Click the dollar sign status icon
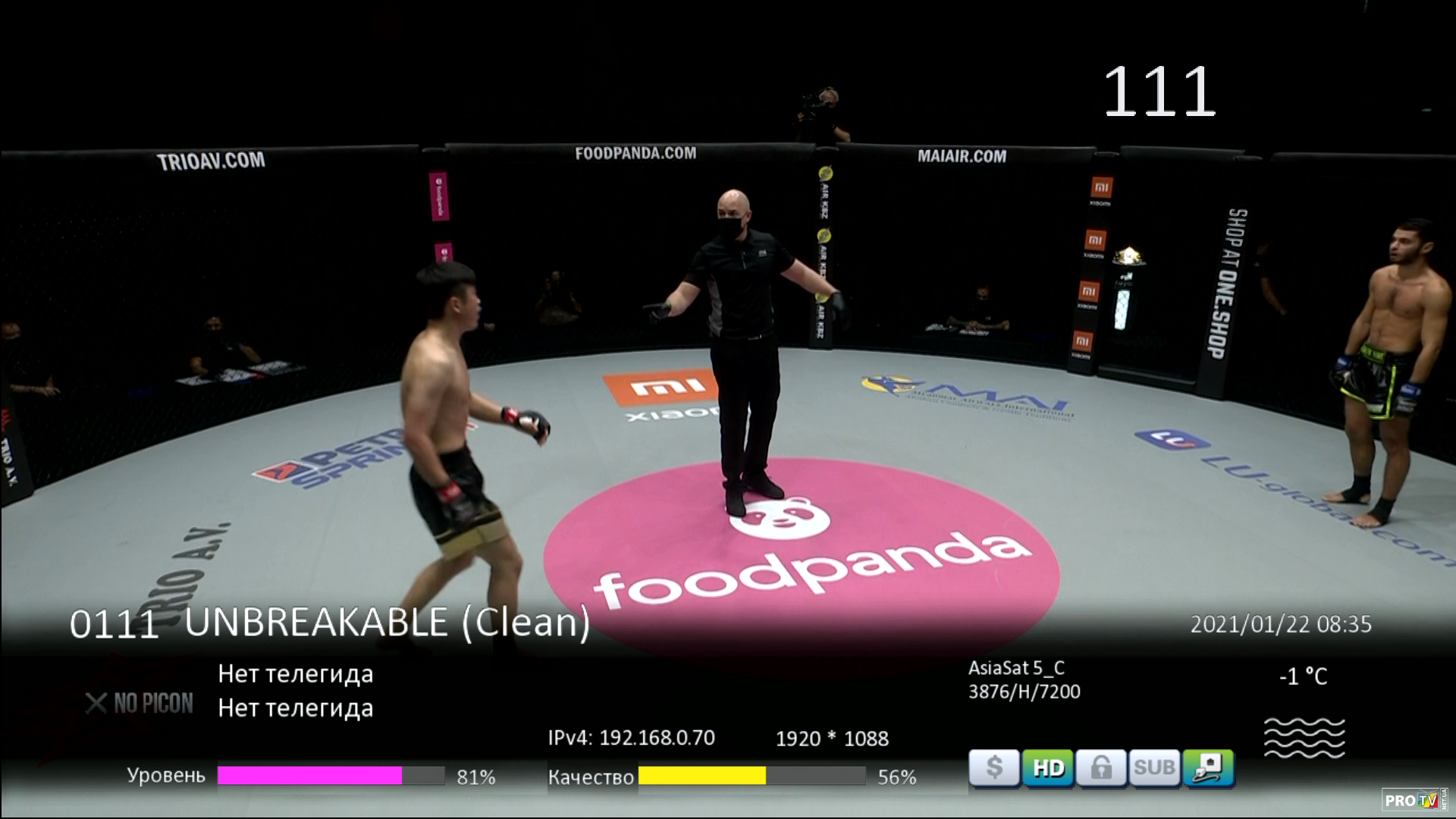1456x819 pixels. (x=994, y=768)
